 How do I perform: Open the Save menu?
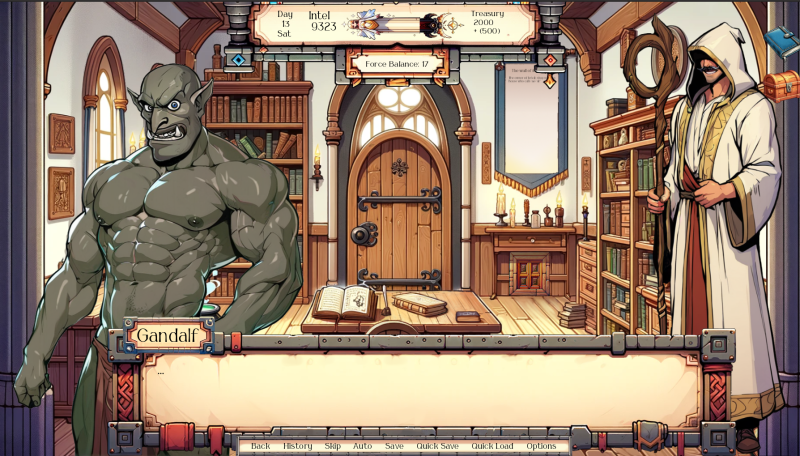click(394, 446)
